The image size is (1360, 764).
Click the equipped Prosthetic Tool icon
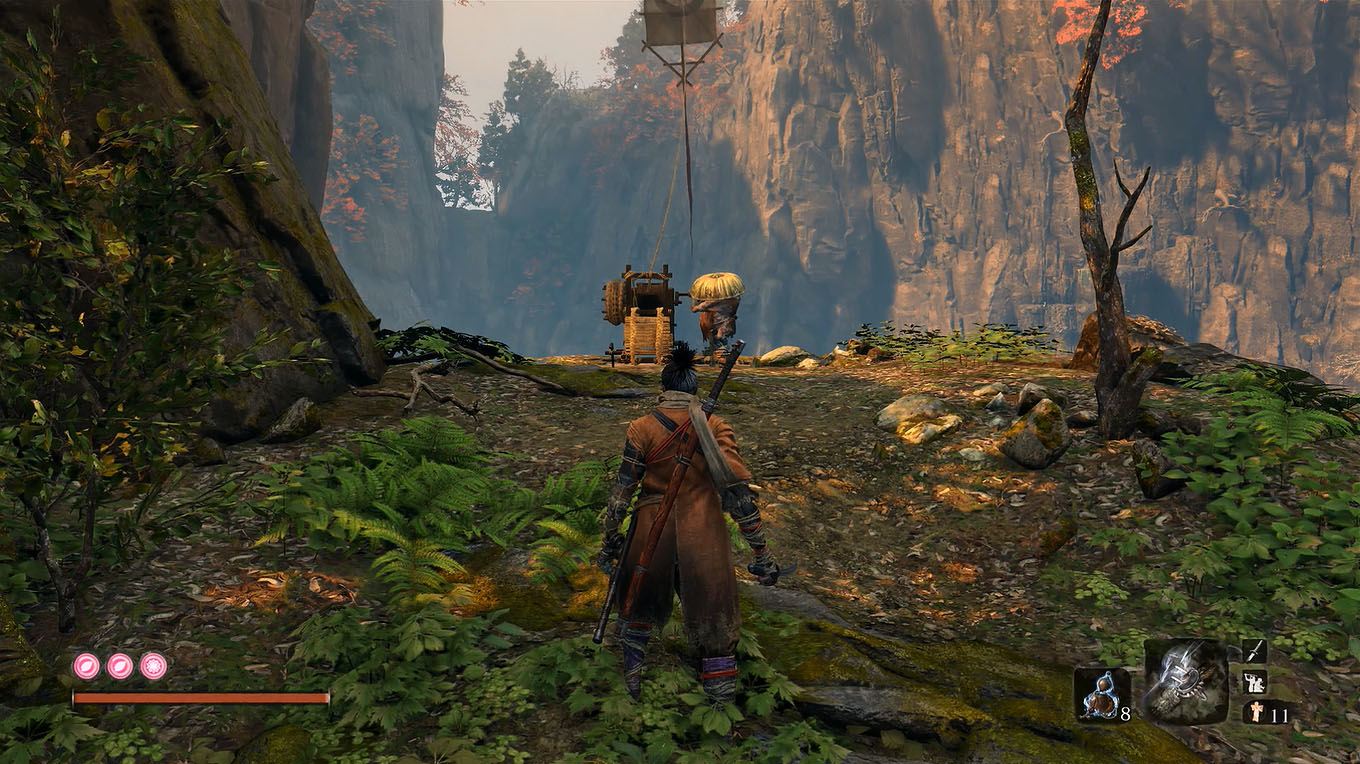click(x=1186, y=682)
